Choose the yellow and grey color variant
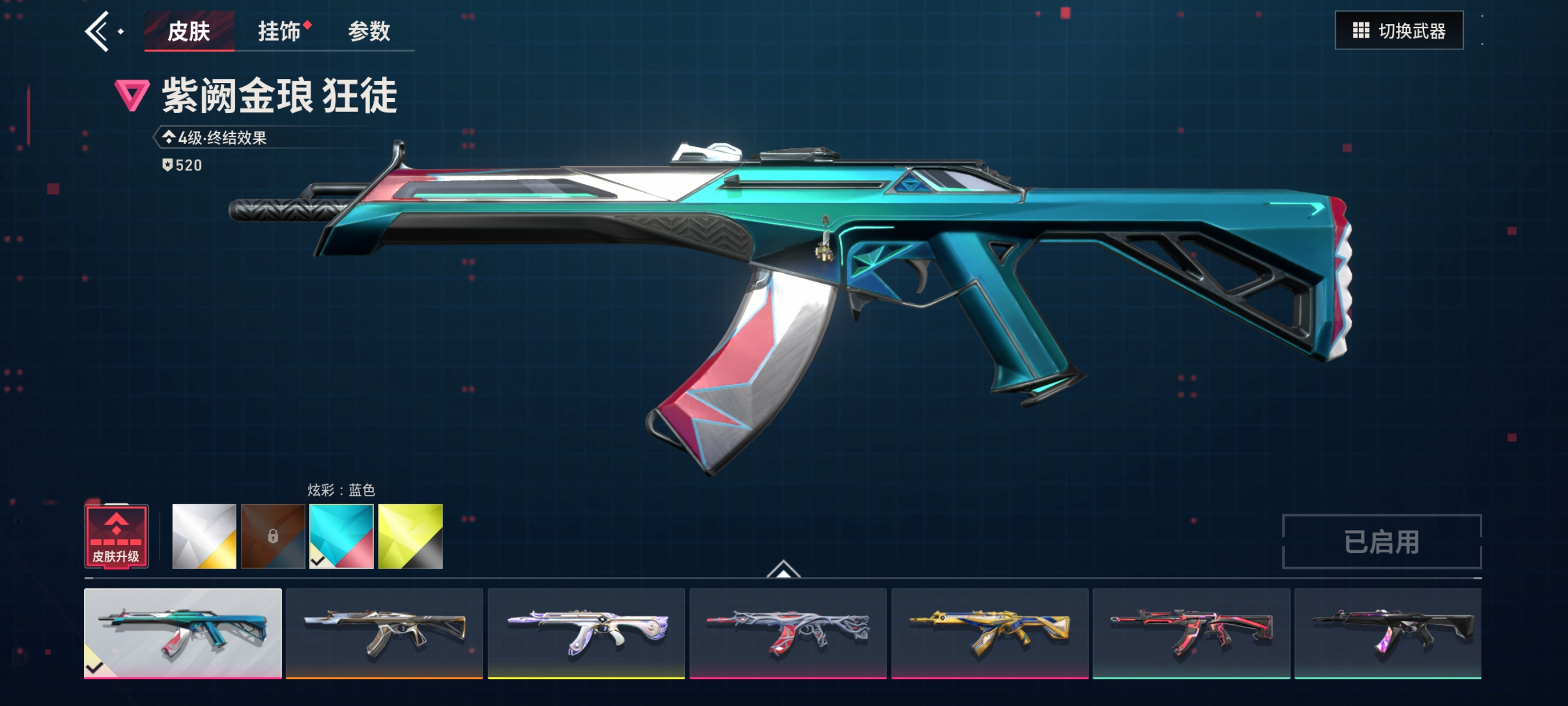Image resolution: width=1568 pixels, height=706 pixels. [x=410, y=537]
